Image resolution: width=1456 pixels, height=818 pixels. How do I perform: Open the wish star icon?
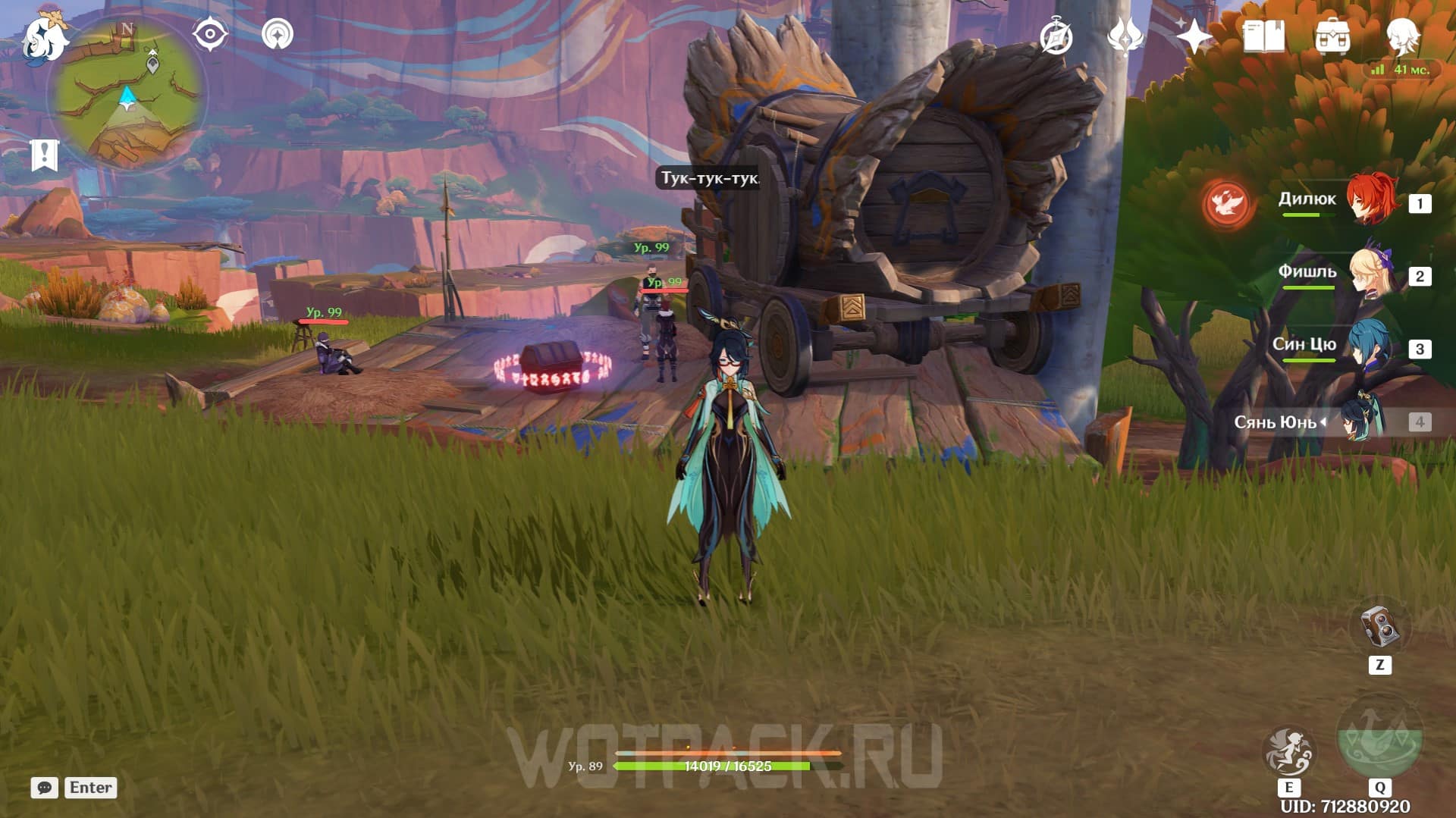point(1194,36)
